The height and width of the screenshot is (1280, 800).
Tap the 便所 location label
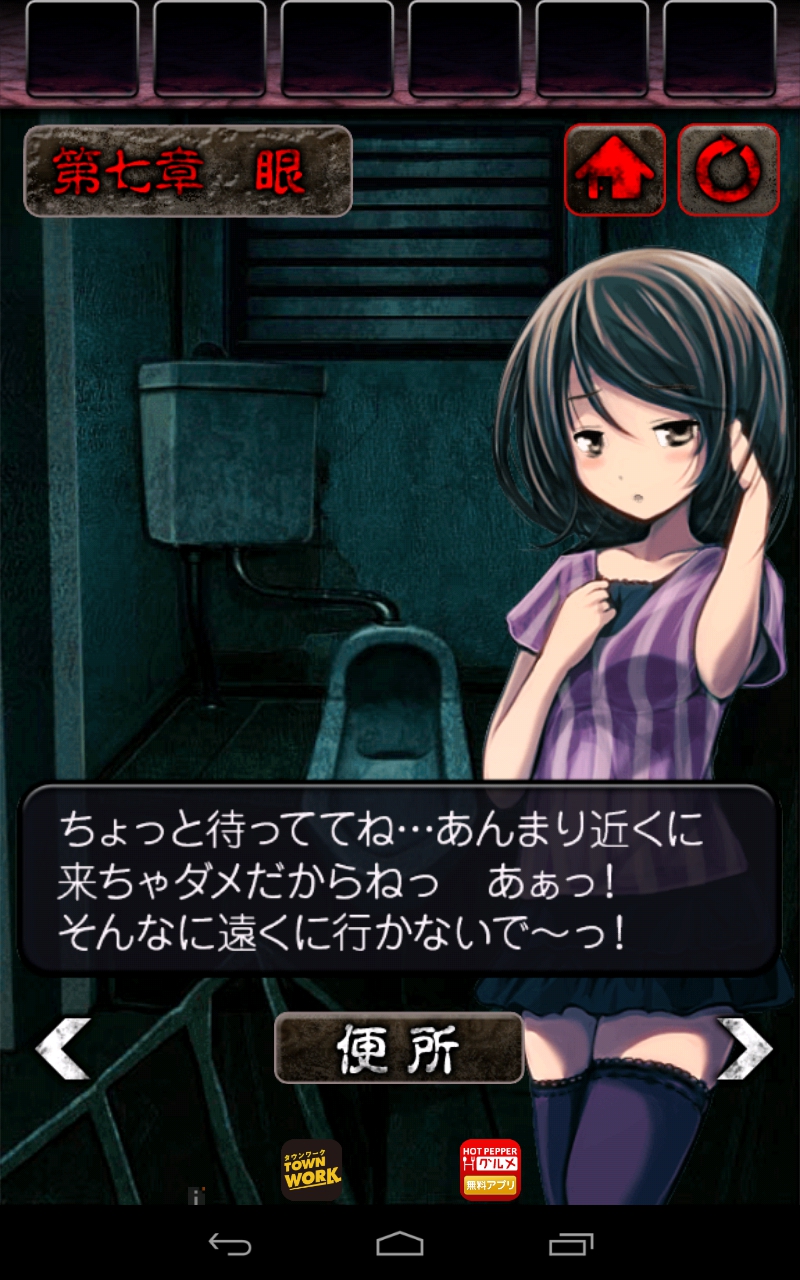[399, 1048]
